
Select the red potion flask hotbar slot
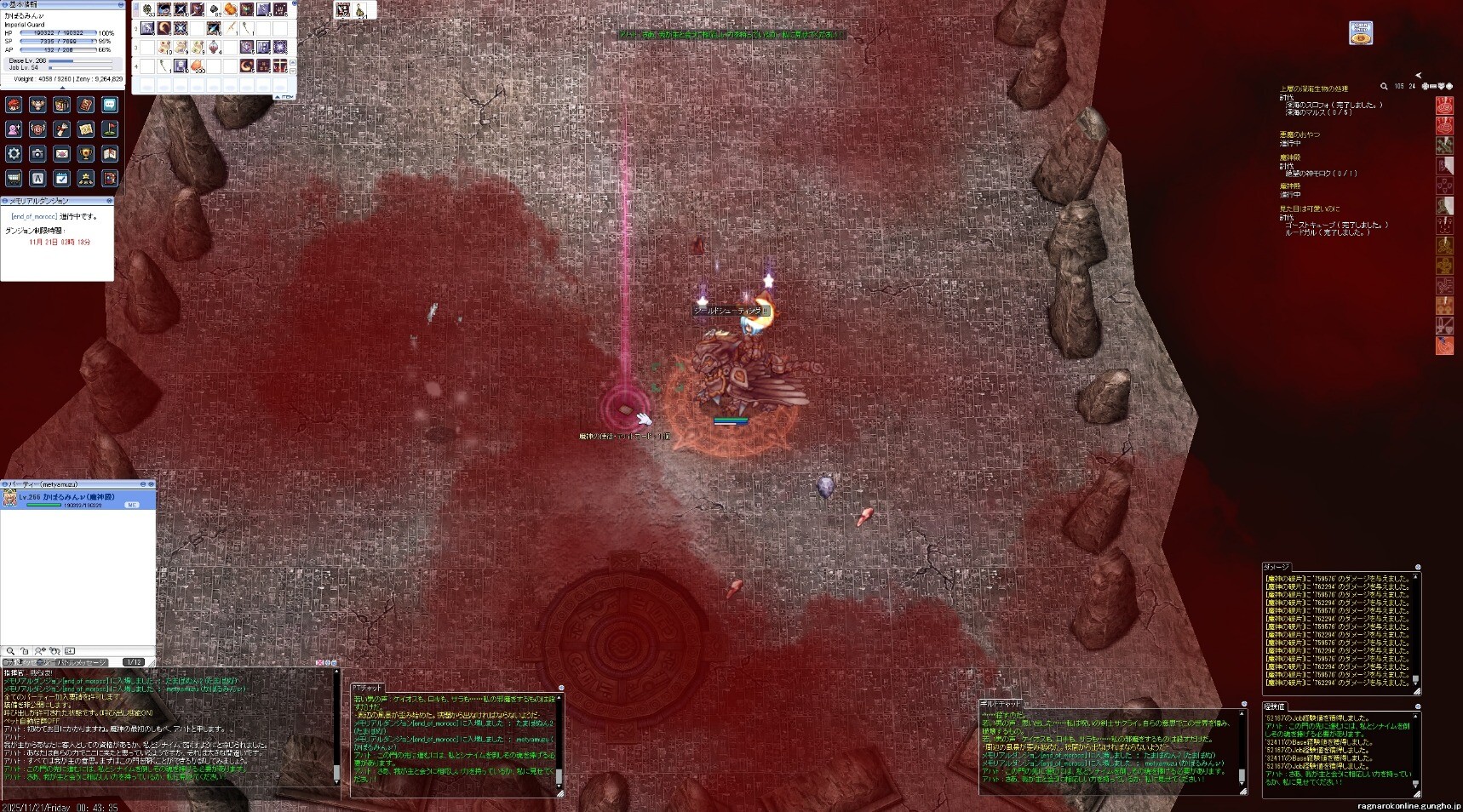[x=214, y=47]
